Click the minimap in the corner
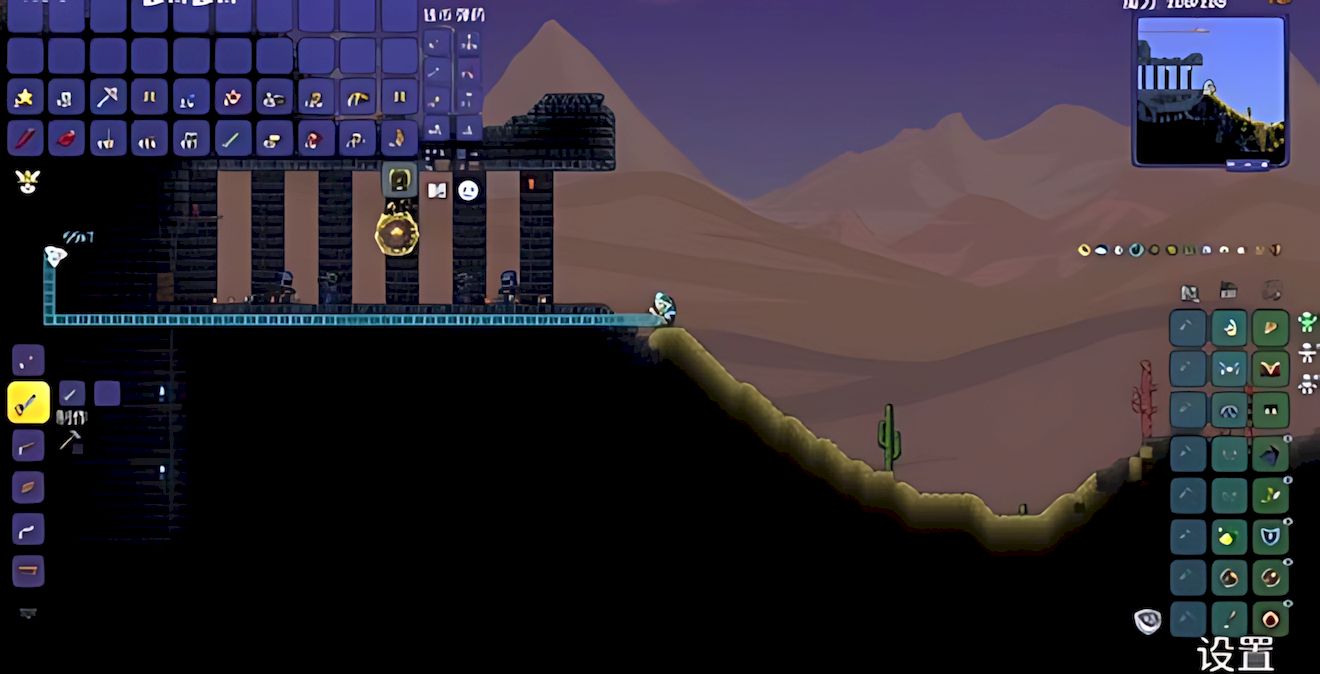 (x=1210, y=89)
